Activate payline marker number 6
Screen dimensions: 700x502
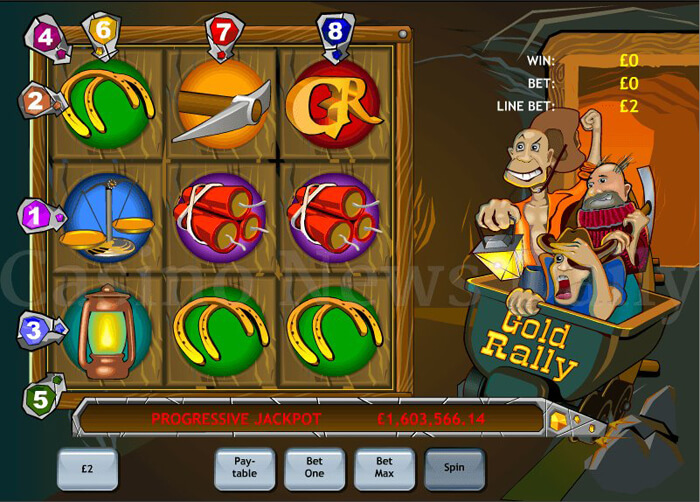[x=103, y=30]
